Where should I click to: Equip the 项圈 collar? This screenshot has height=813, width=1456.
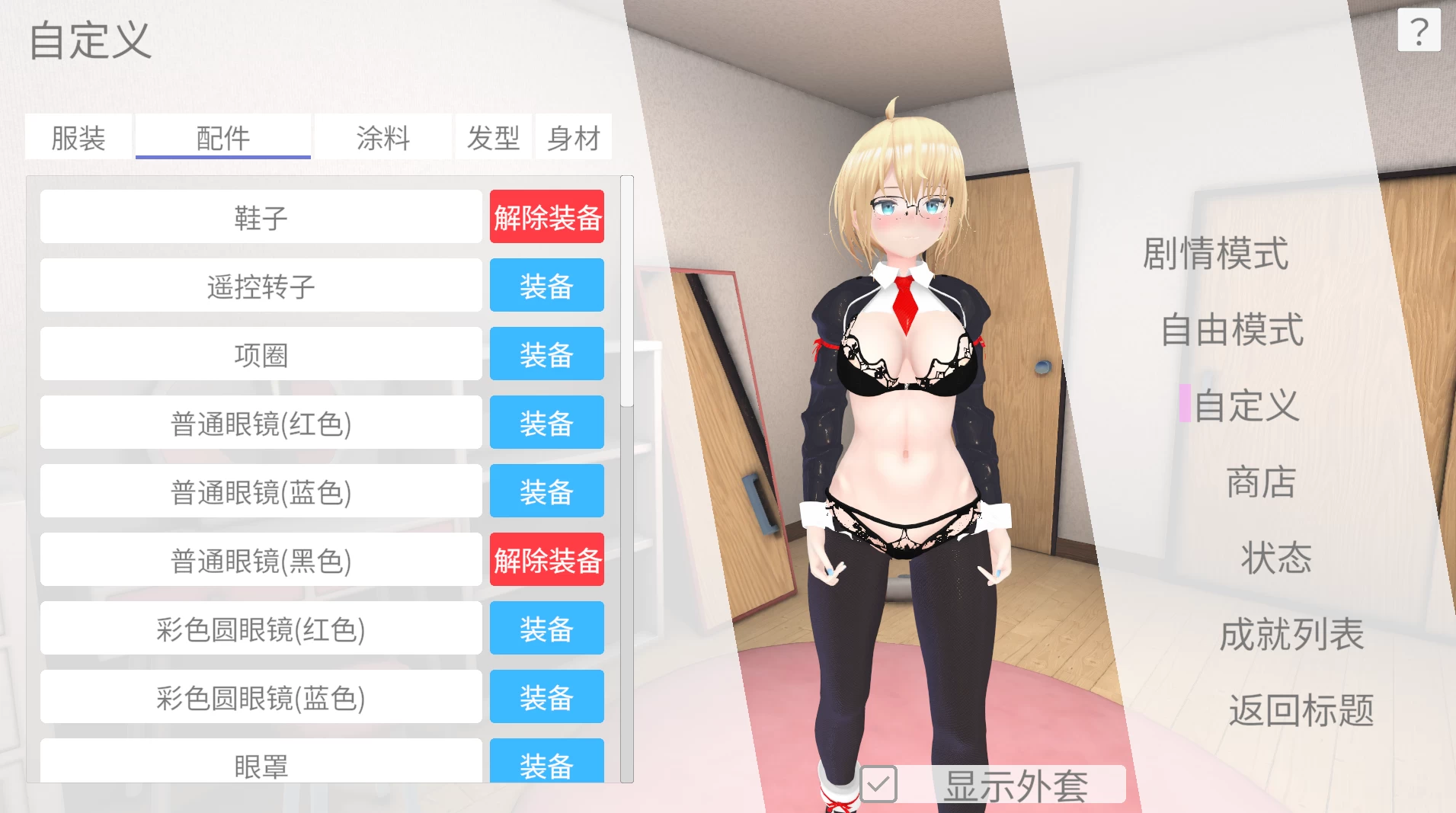[x=546, y=354]
